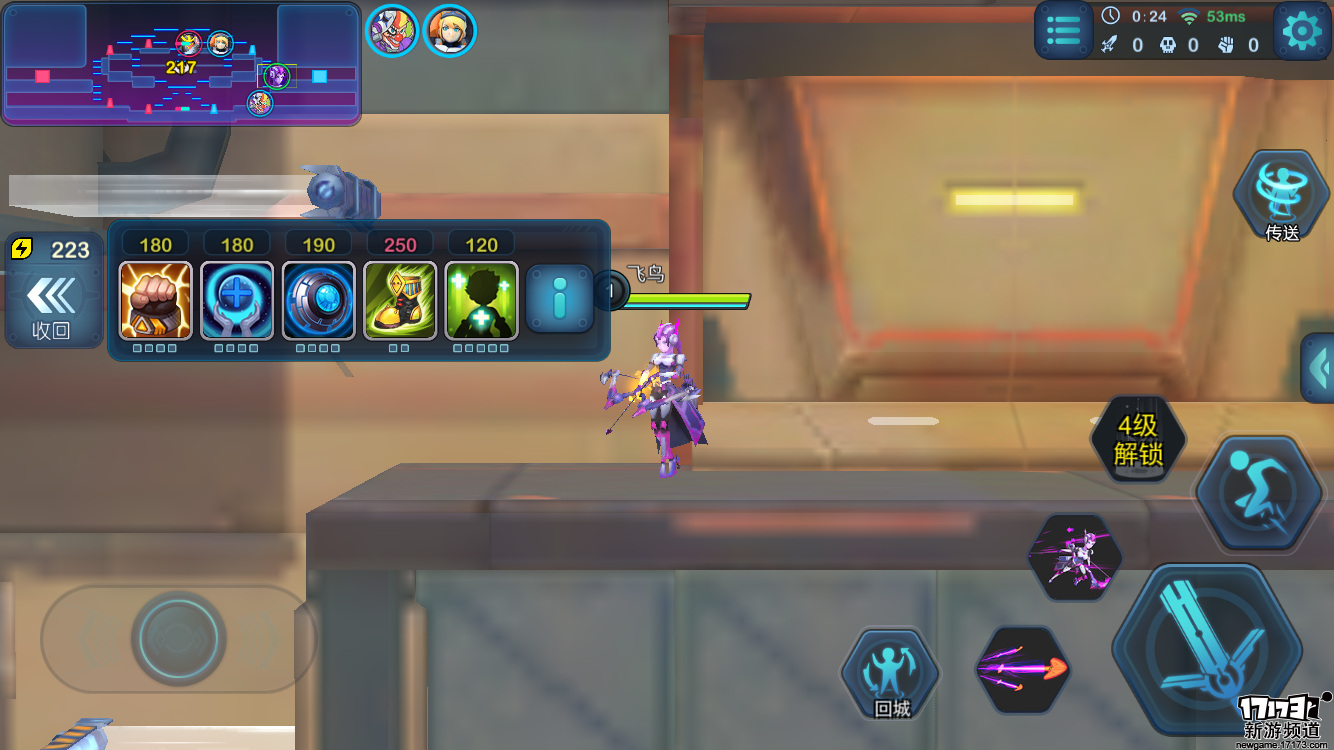
Task: Buy the power fist item costing 180
Action: pos(155,301)
